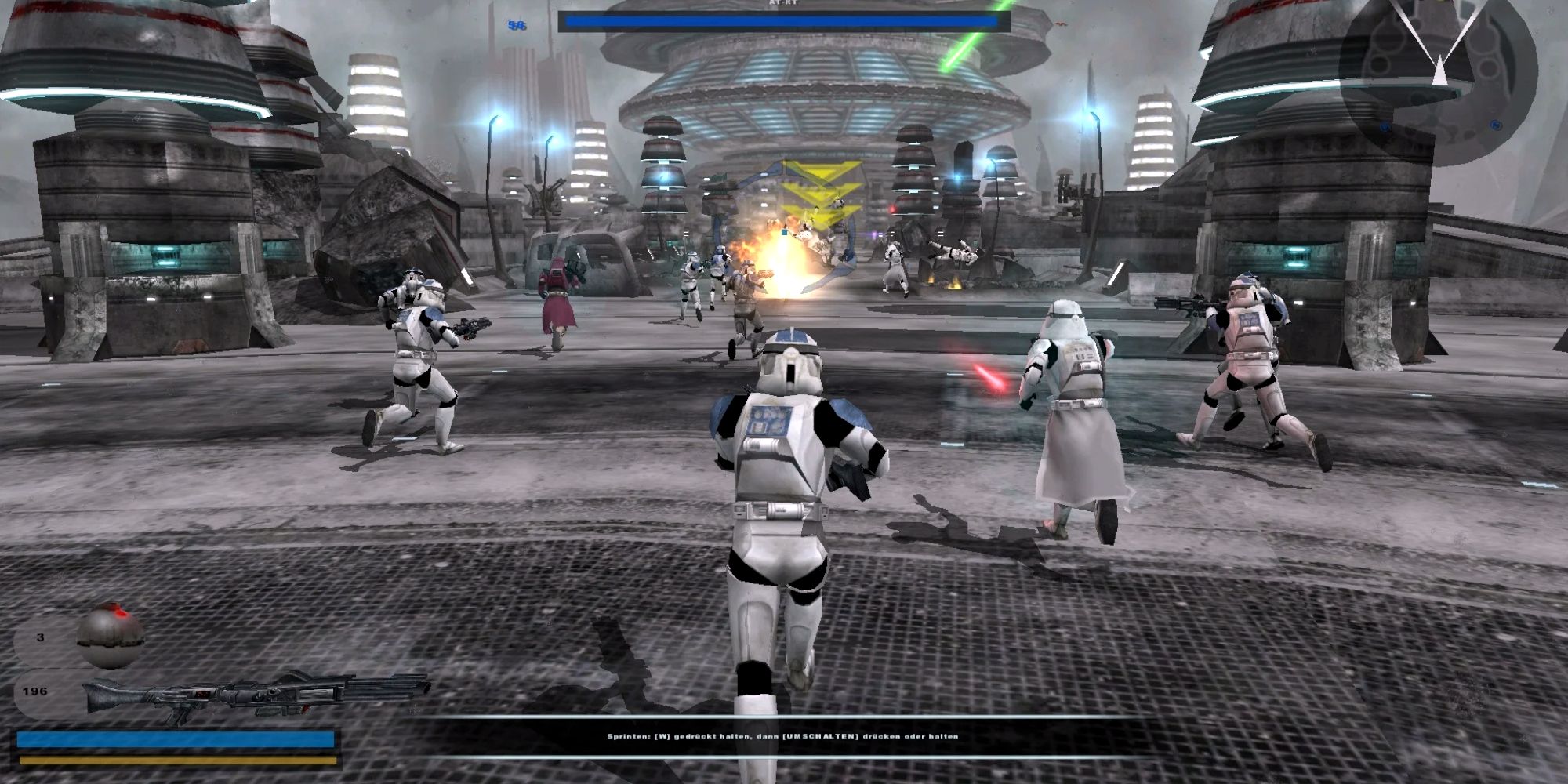Click the grenade count showing 3
The image size is (1568, 784).
(39, 639)
